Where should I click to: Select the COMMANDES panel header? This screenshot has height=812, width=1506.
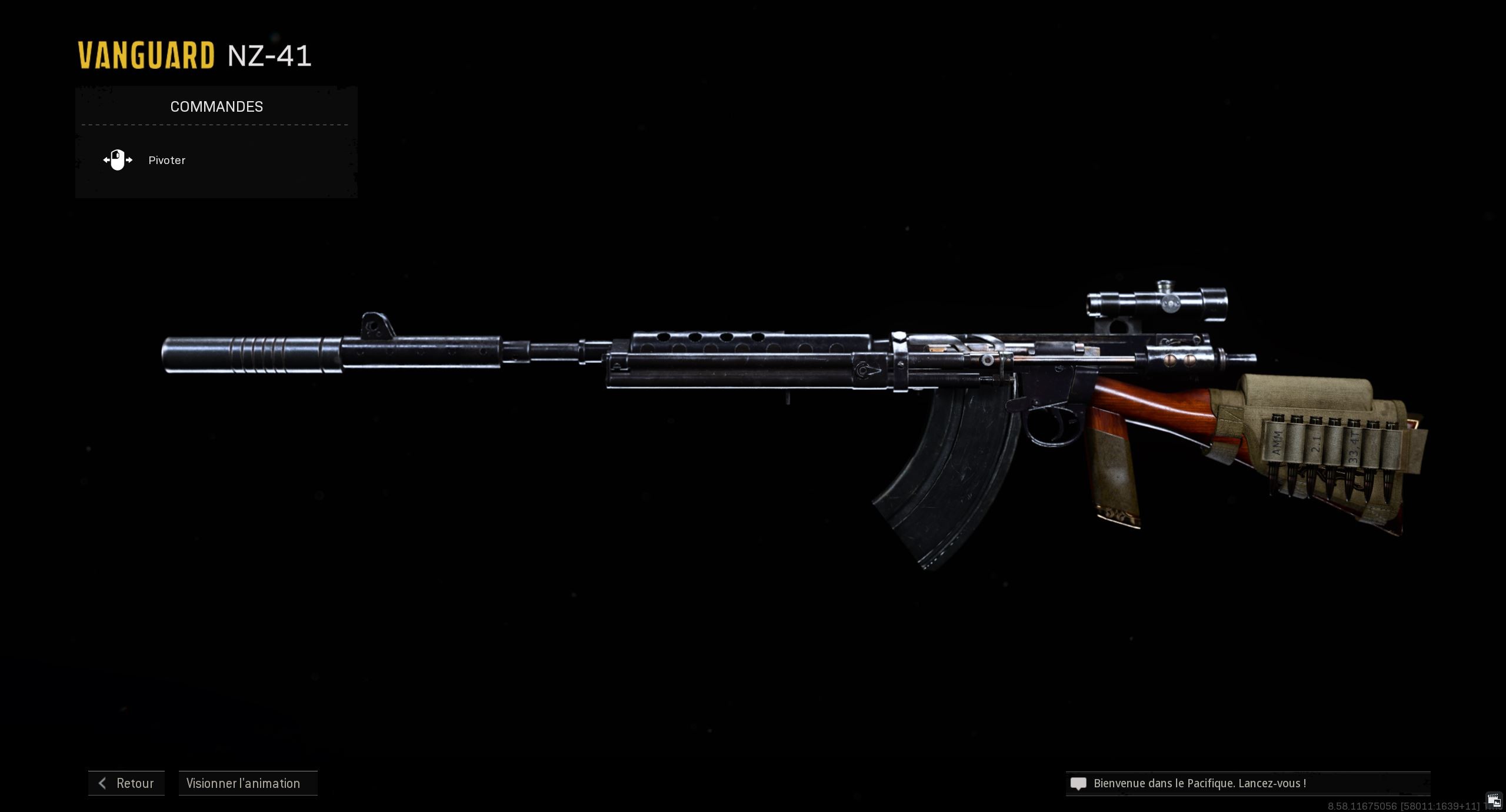216,106
